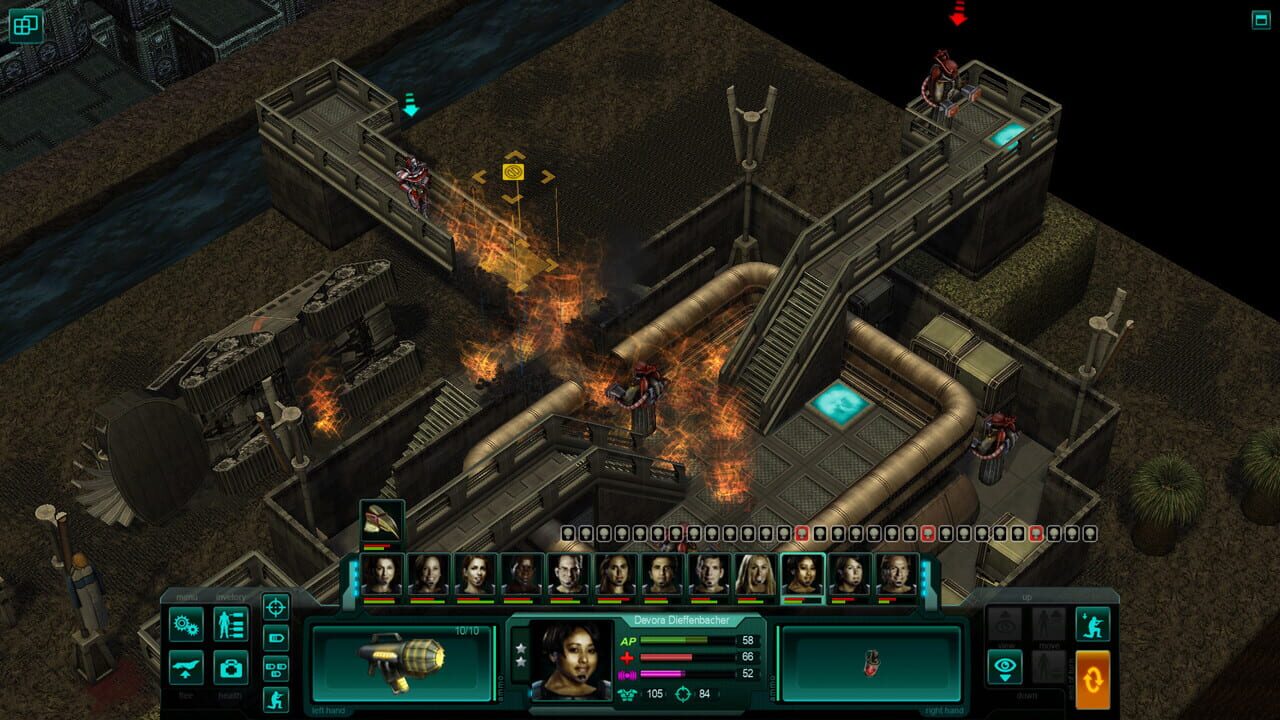Click the kneeling shooter stance icon
1280x720 pixels.
pos(275,698)
